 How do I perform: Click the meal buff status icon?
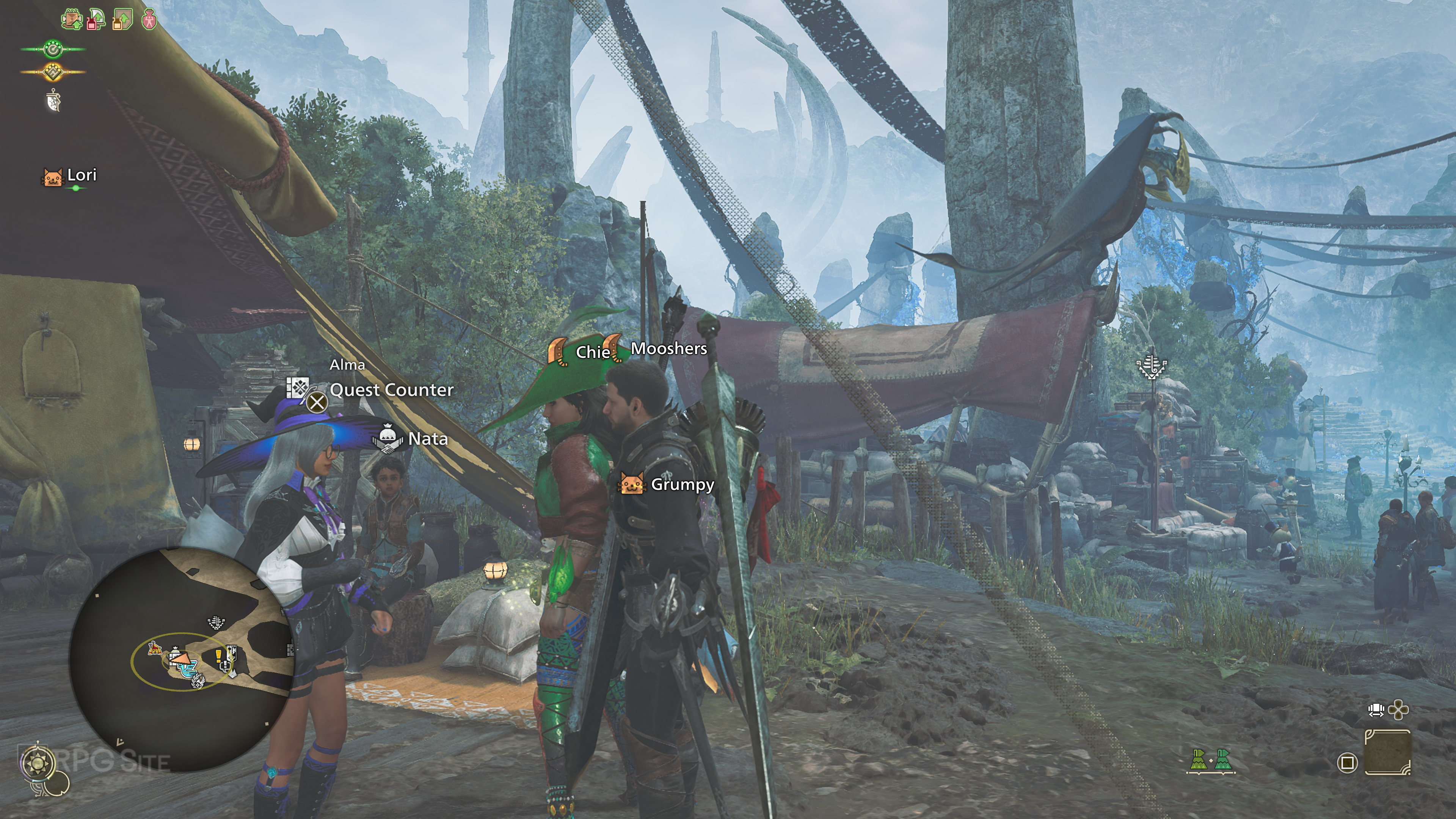72,19
